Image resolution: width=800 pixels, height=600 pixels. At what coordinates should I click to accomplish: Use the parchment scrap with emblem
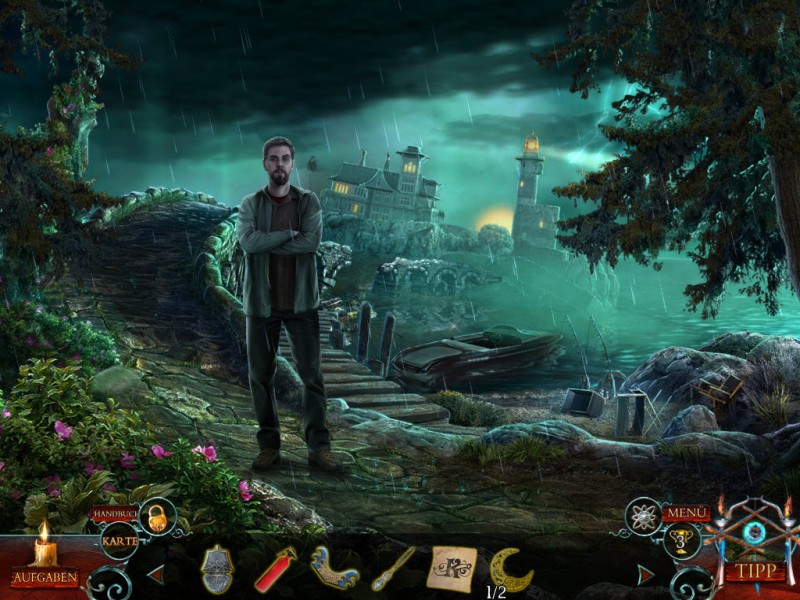click(x=451, y=568)
